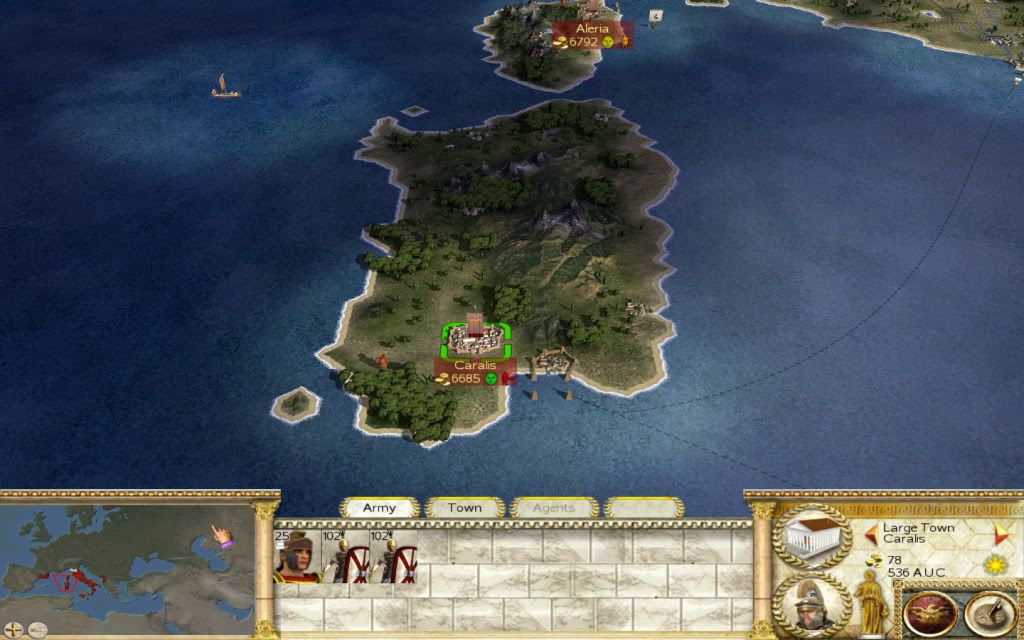Open the faction overview eagle button

pyautogui.click(x=930, y=612)
